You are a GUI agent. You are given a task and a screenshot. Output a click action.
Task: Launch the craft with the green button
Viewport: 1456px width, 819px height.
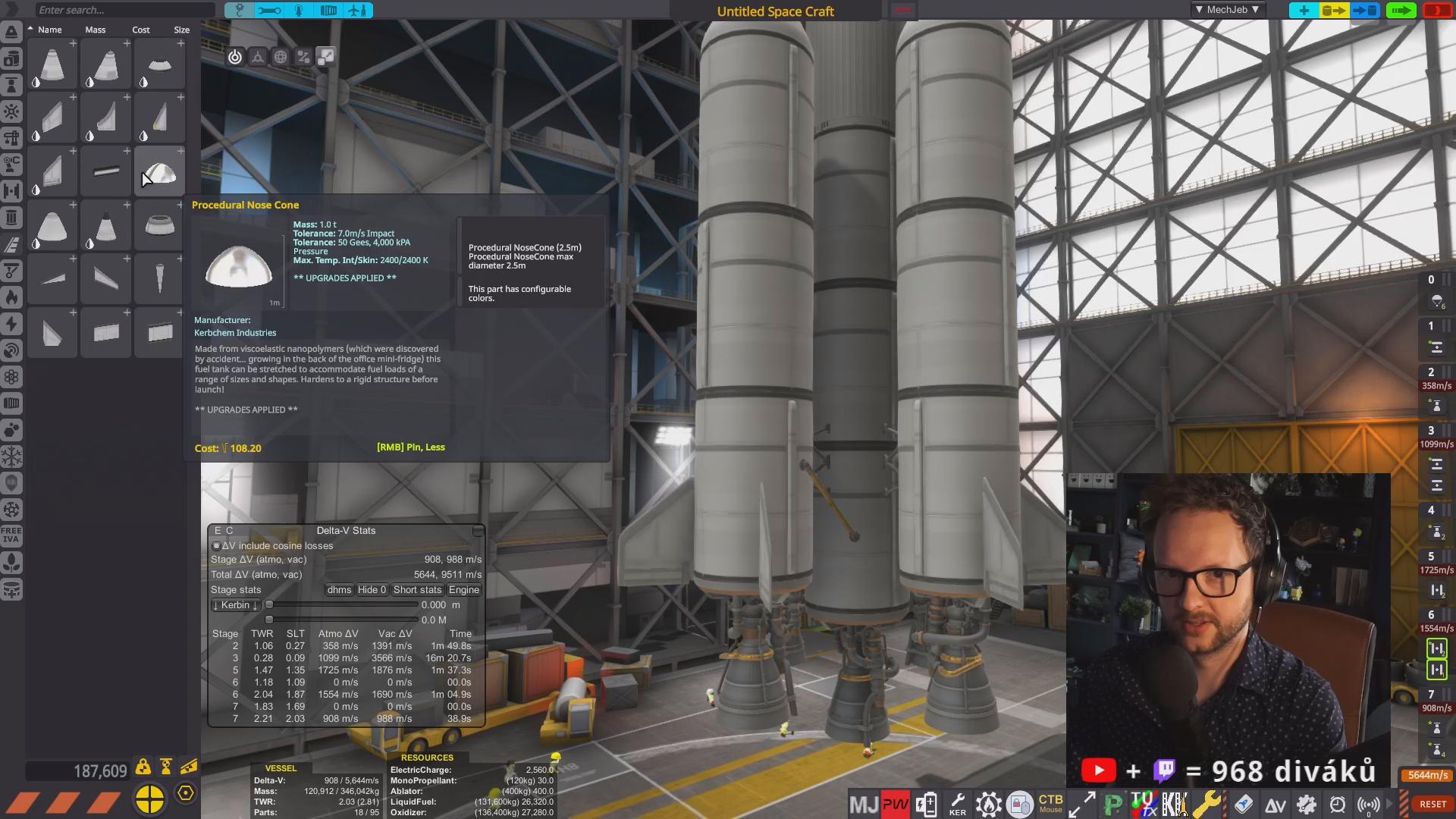[1401, 11]
